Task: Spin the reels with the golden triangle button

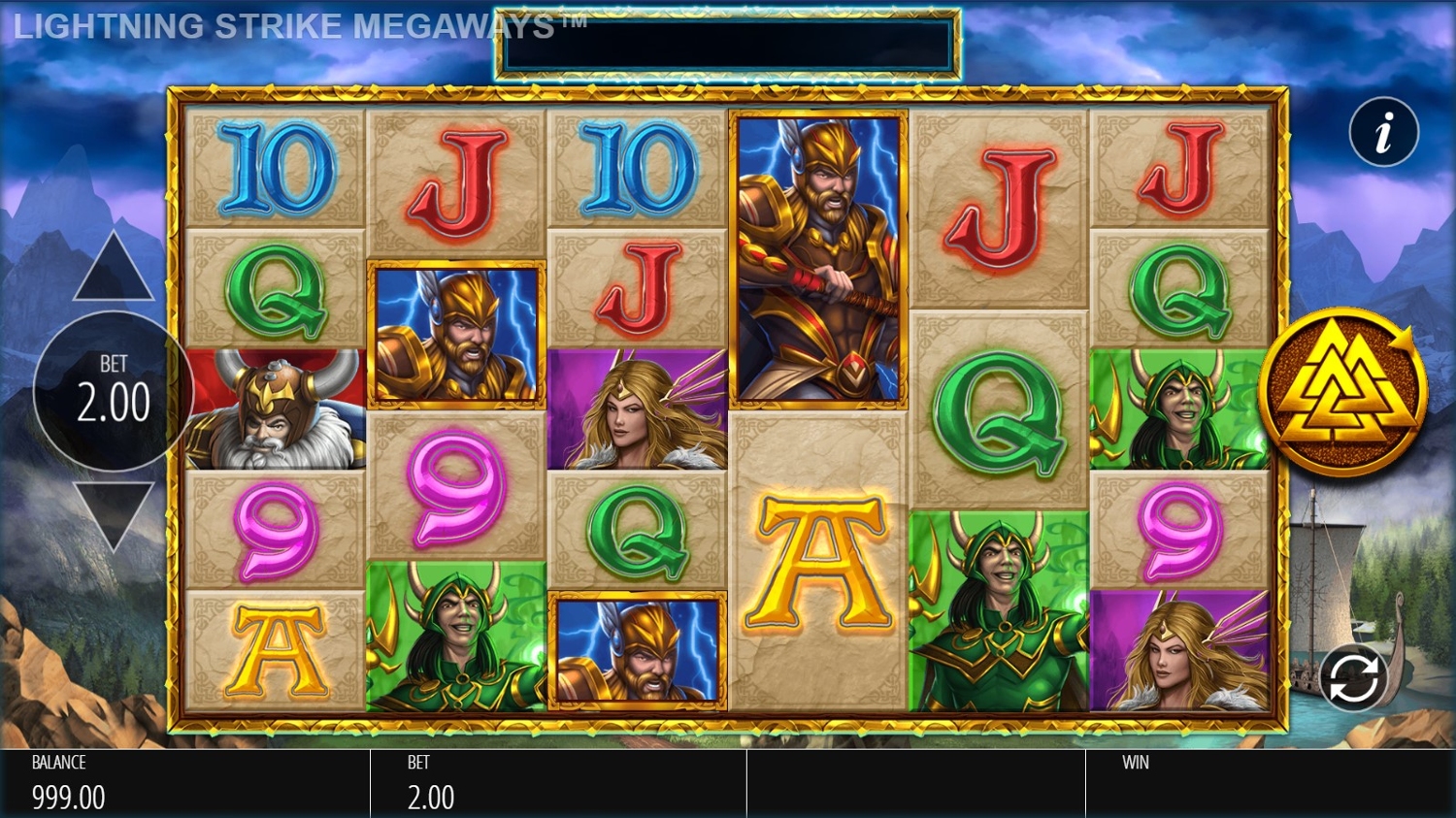Action: (x=1342, y=392)
